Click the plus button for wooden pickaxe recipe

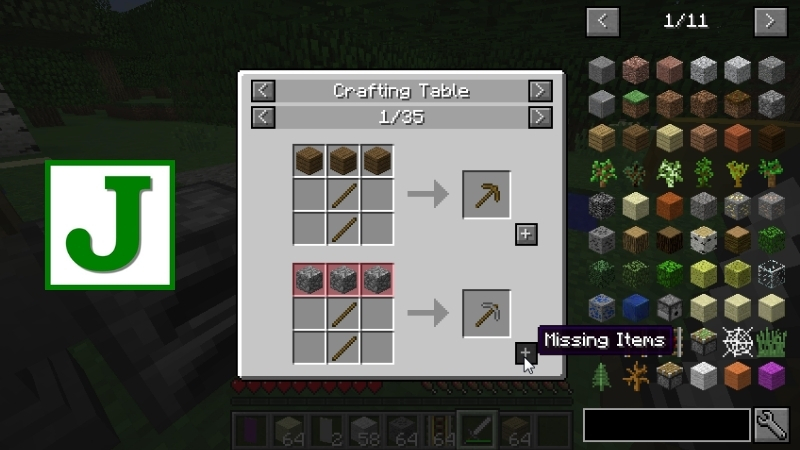[526, 235]
